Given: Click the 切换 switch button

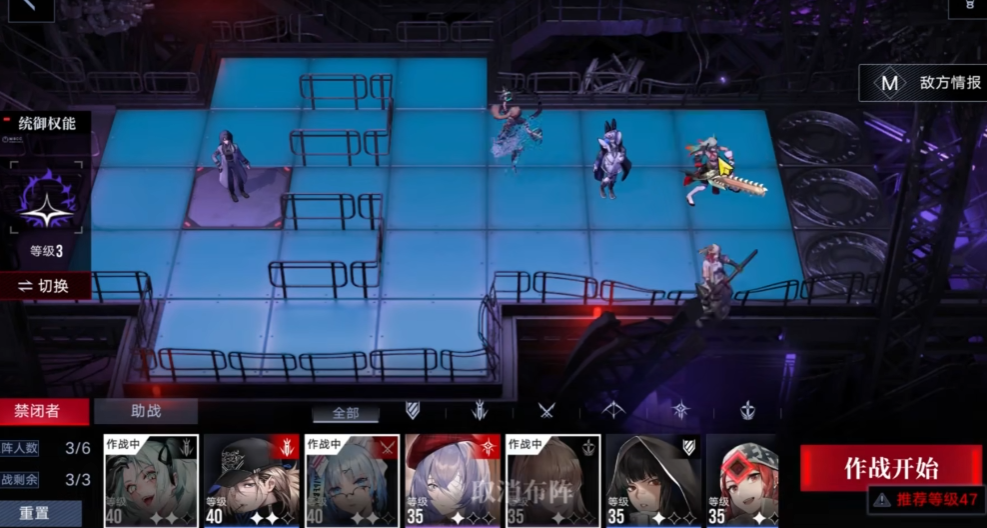Looking at the screenshot, I should 44,286.
